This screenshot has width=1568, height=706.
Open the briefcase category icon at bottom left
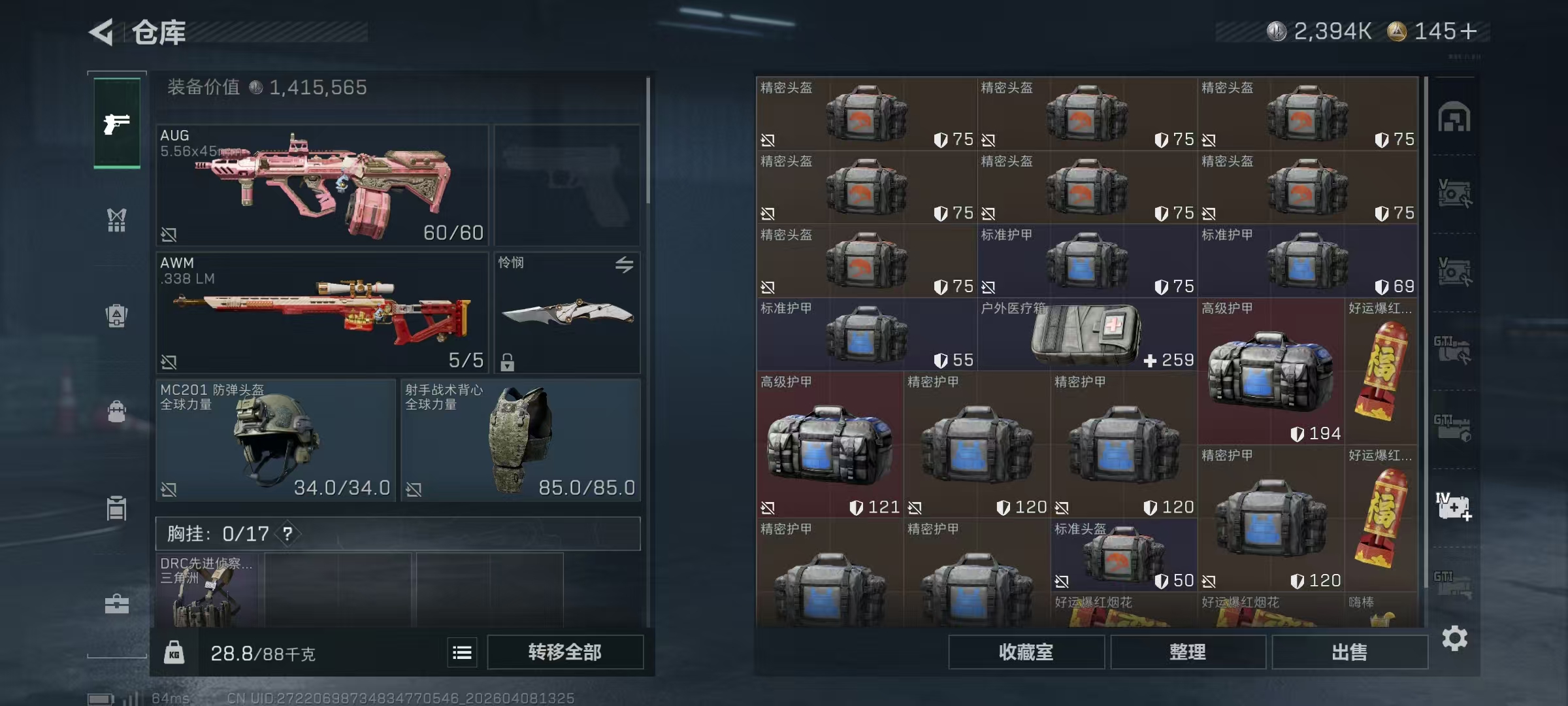tap(116, 605)
